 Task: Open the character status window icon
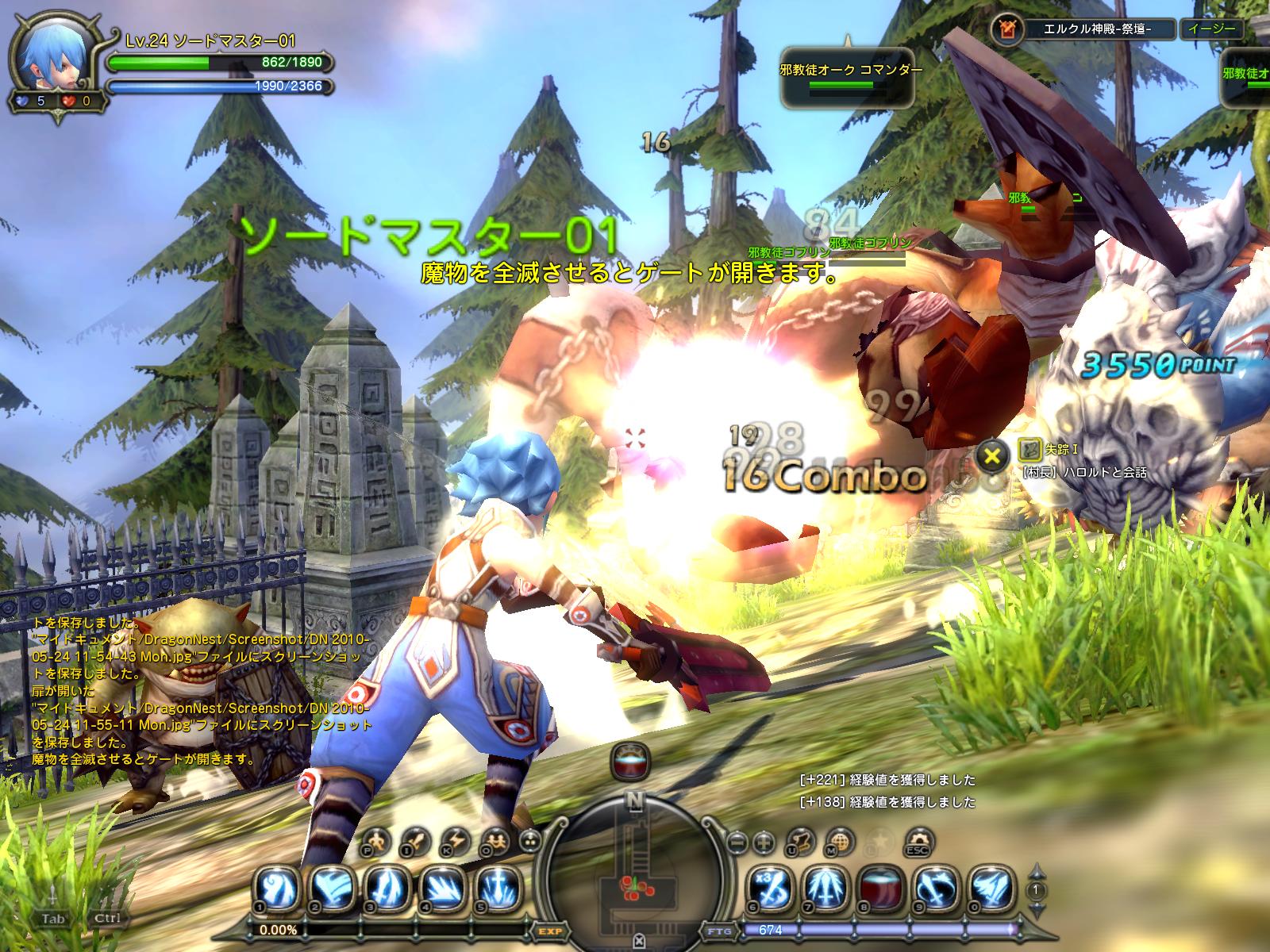click(x=378, y=840)
